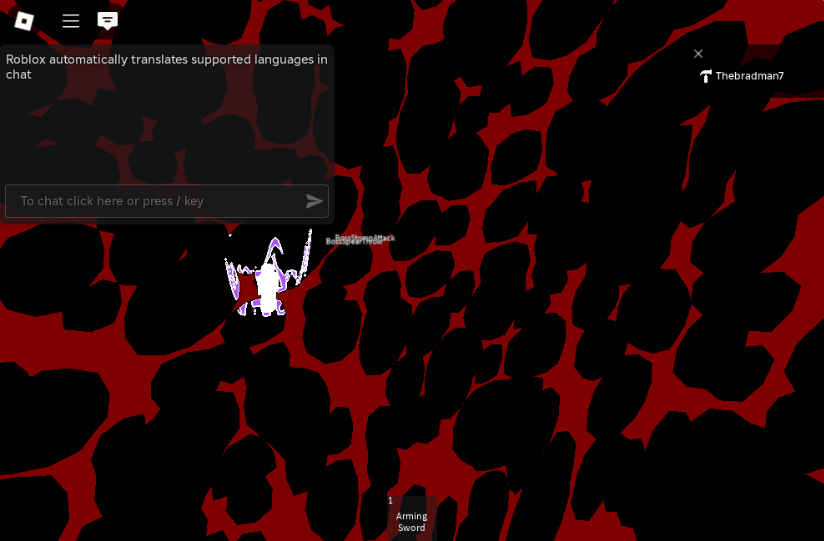The width and height of the screenshot is (824, 541).
Task: Open the hamburger menu button
Action: (x=71, y=21)
